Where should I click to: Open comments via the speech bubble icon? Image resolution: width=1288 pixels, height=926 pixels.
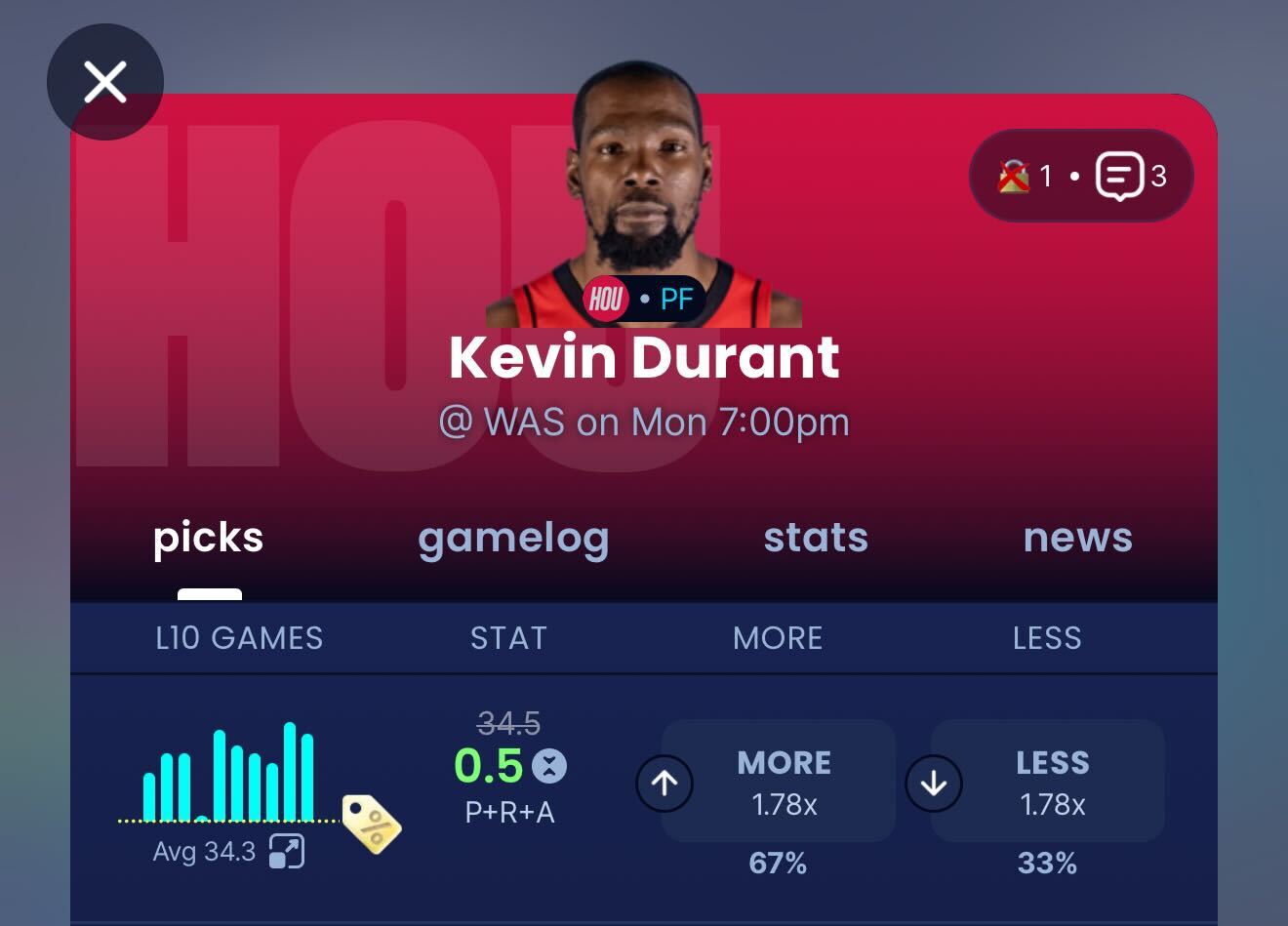1120,176
